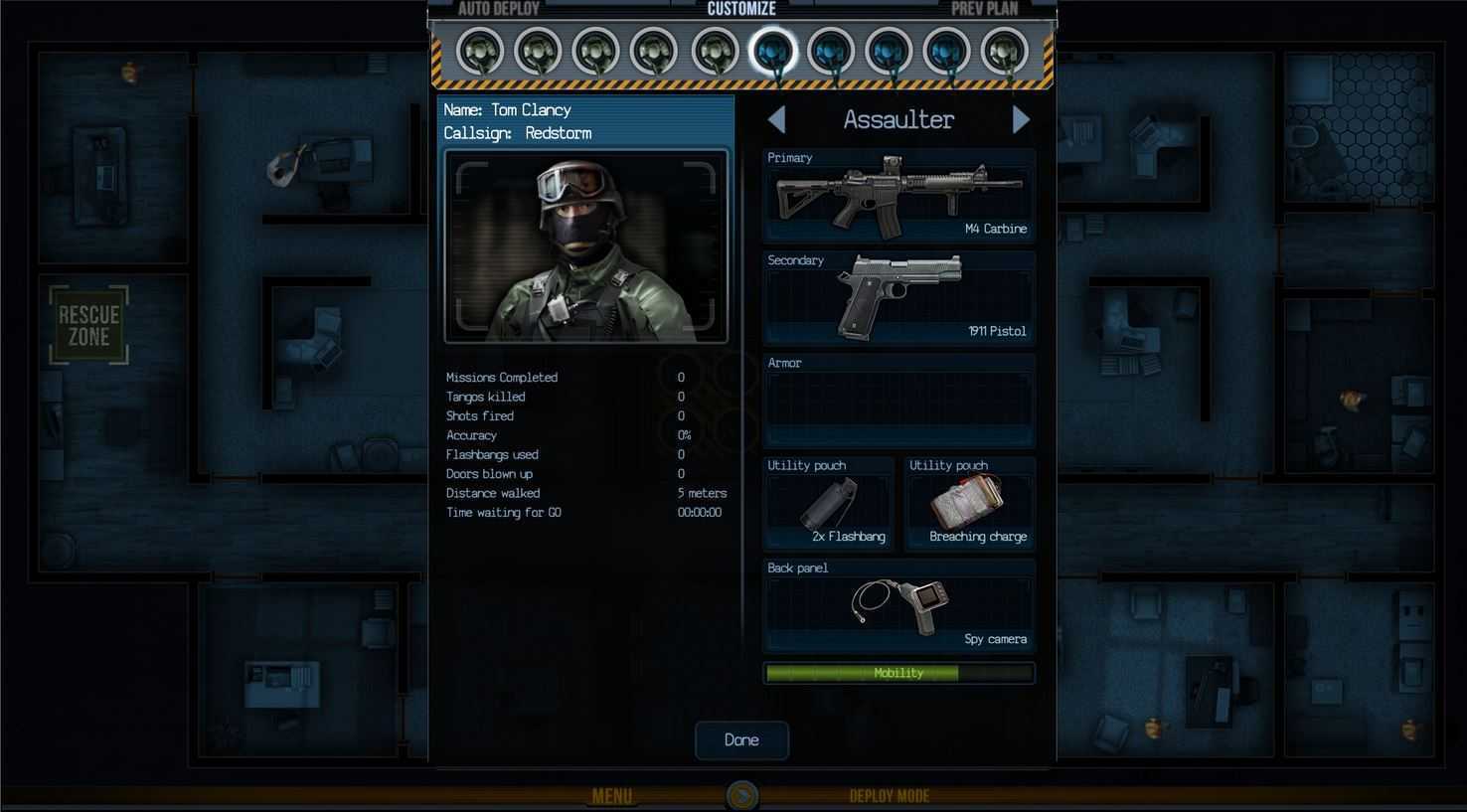Click the round play button at bottom
1467x812 pixels.
742,795
